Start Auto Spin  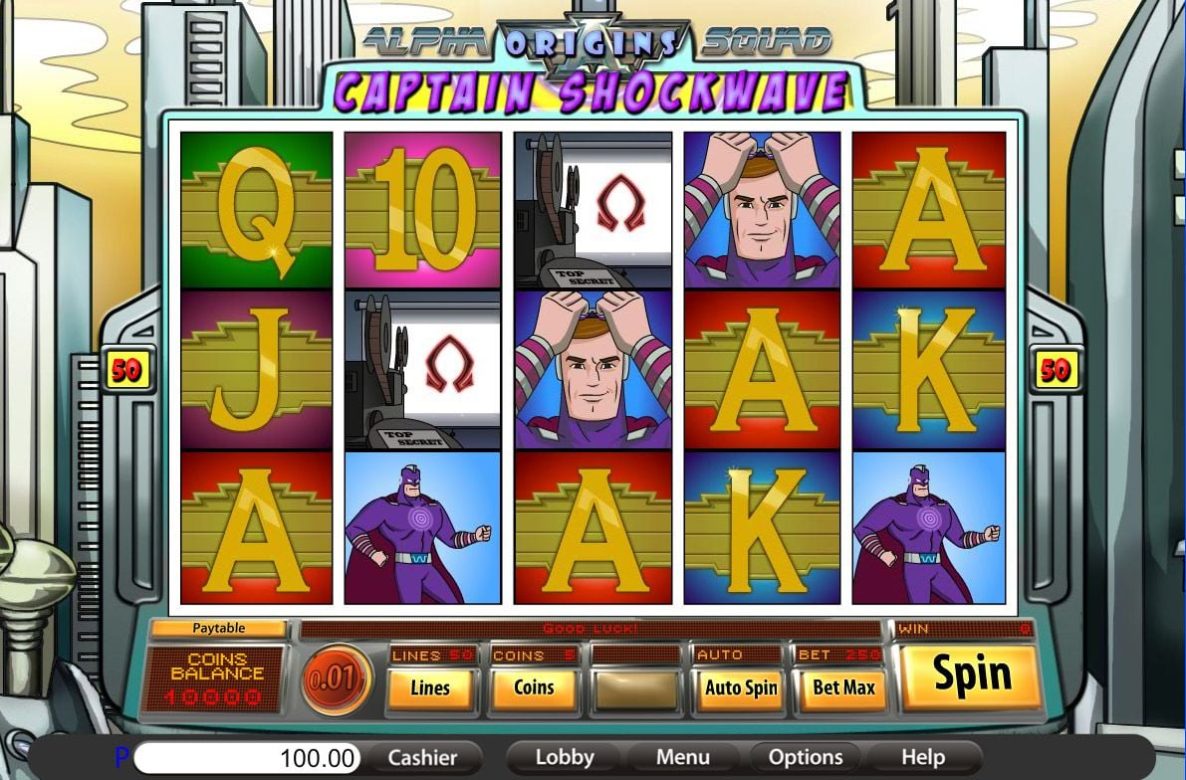pyautogui.click(x=741, y=688)
